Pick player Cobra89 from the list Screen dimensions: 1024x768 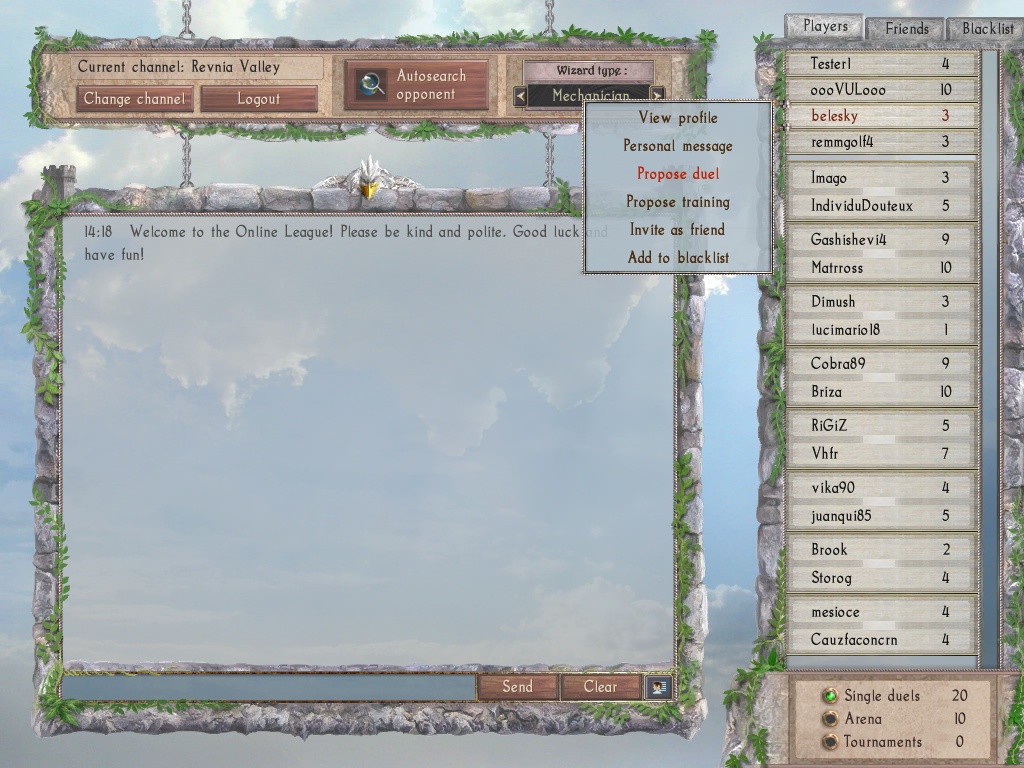[880, 364]
